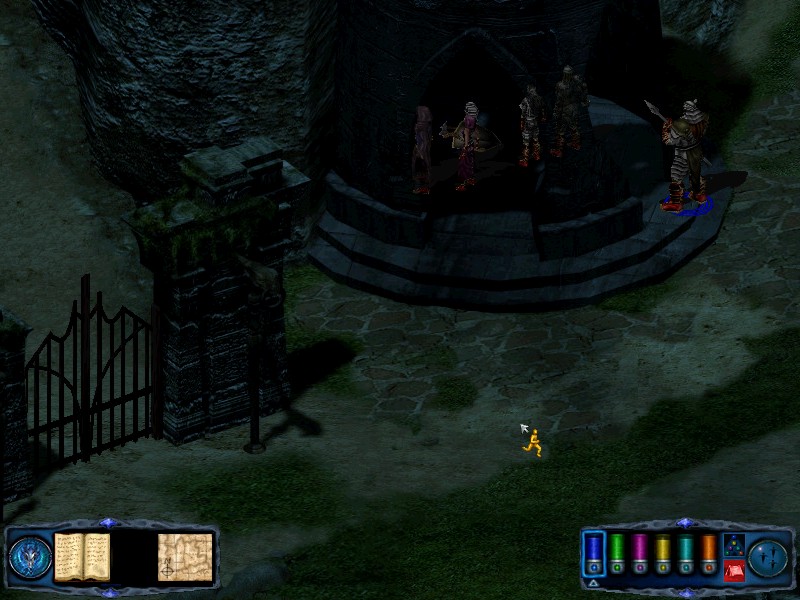
Task: Click the small triangle under the blue vial
Action: (x=593, y=581)
